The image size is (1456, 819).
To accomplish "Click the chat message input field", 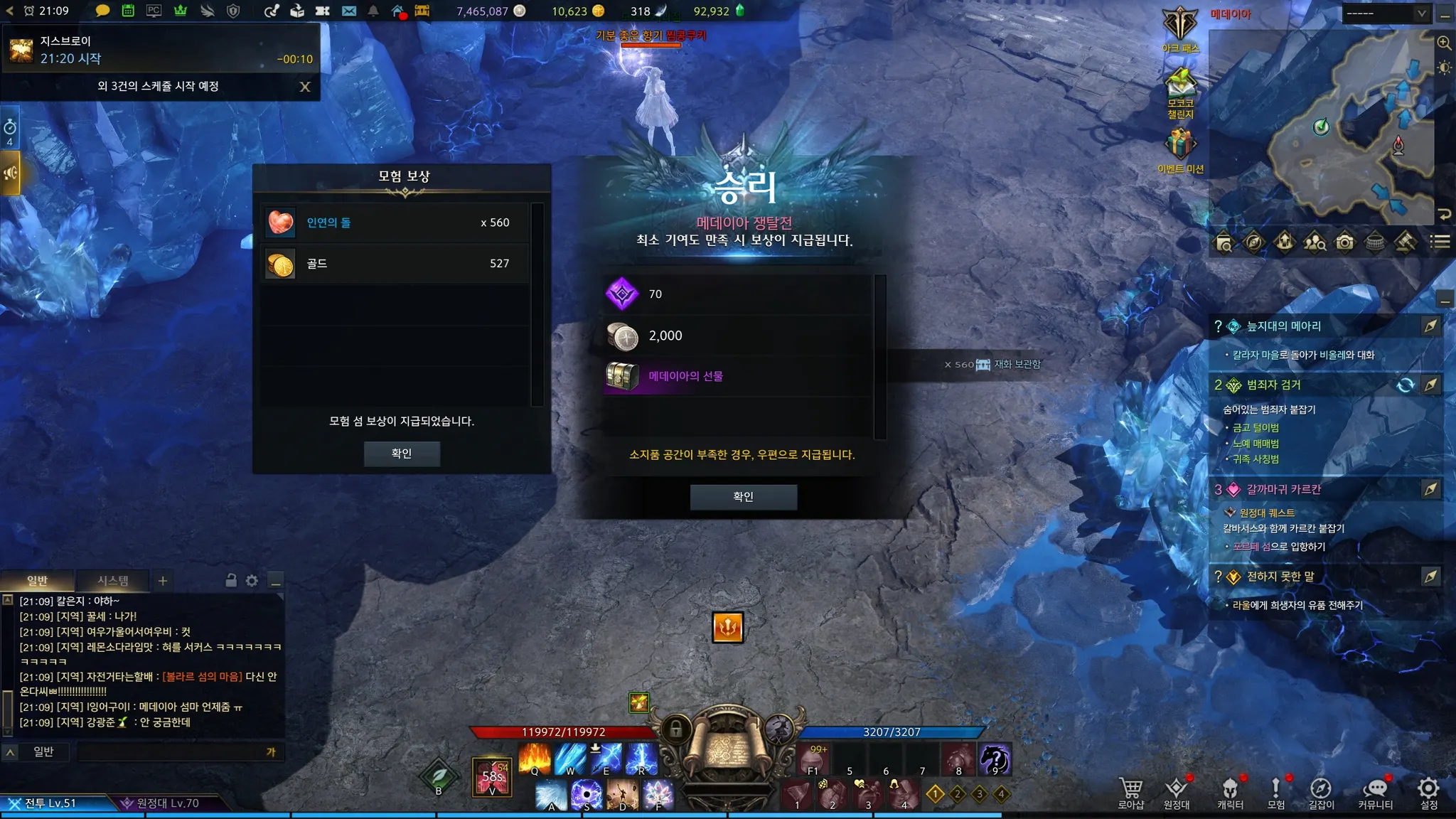I will click(x=171, y=752).
